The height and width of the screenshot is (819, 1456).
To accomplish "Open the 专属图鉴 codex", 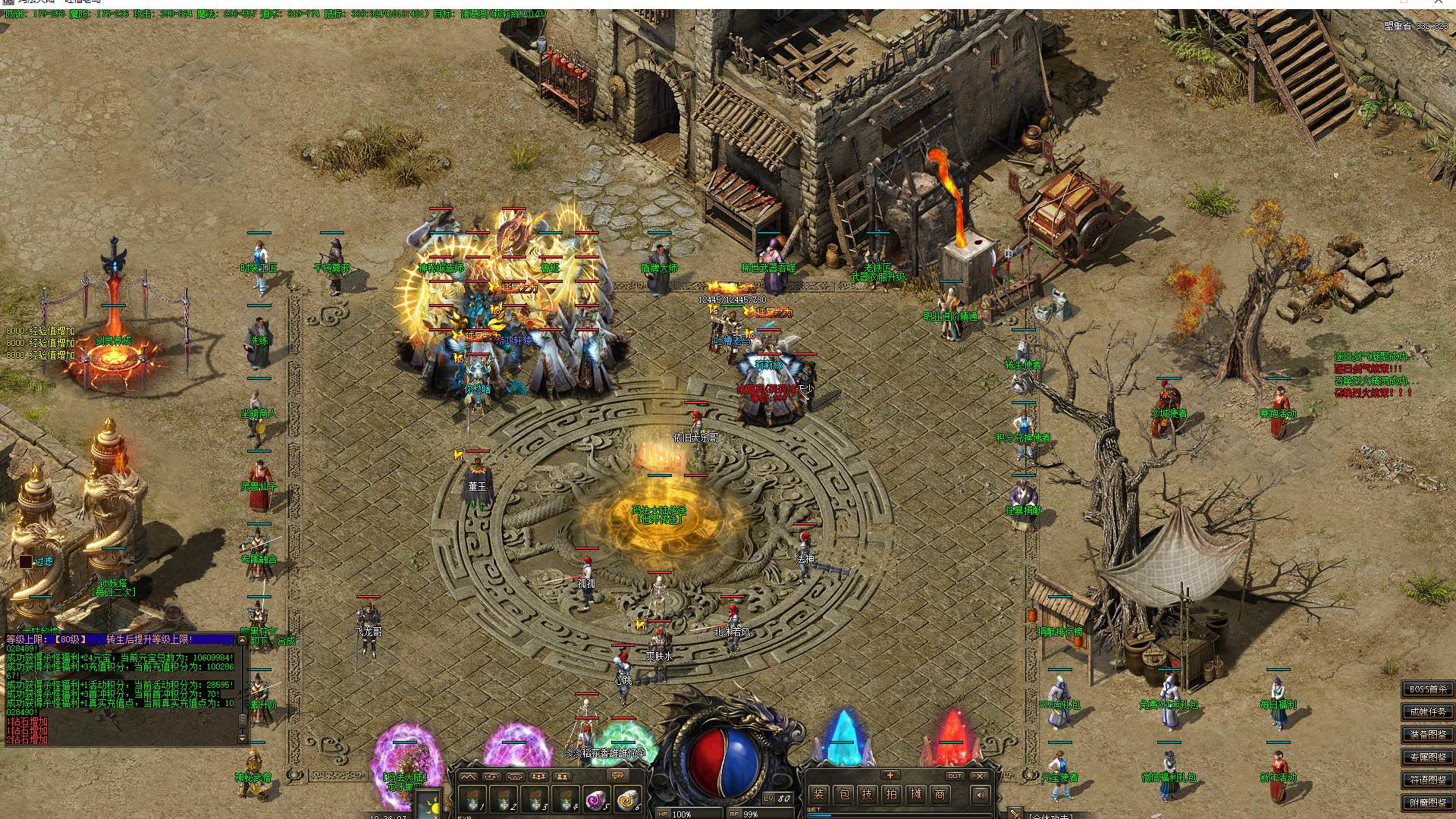I will pyautogui.click(x=1428, y=757).
